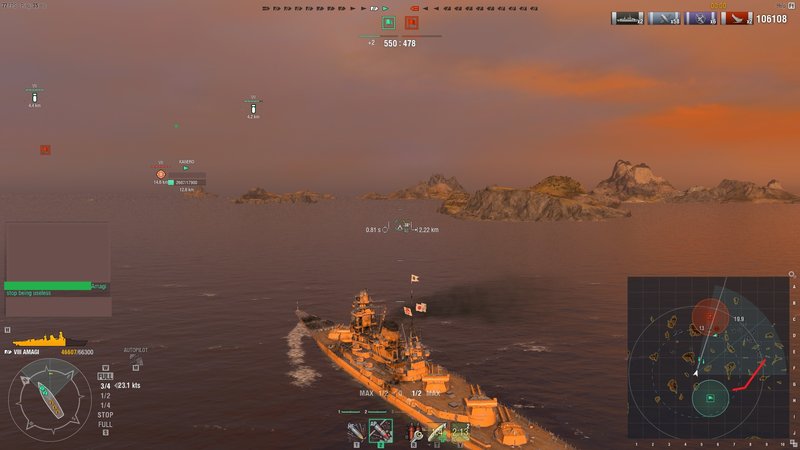Set engine speed to 1/2
The width and height of the screenshot is (800, 450).
(105, 394)
